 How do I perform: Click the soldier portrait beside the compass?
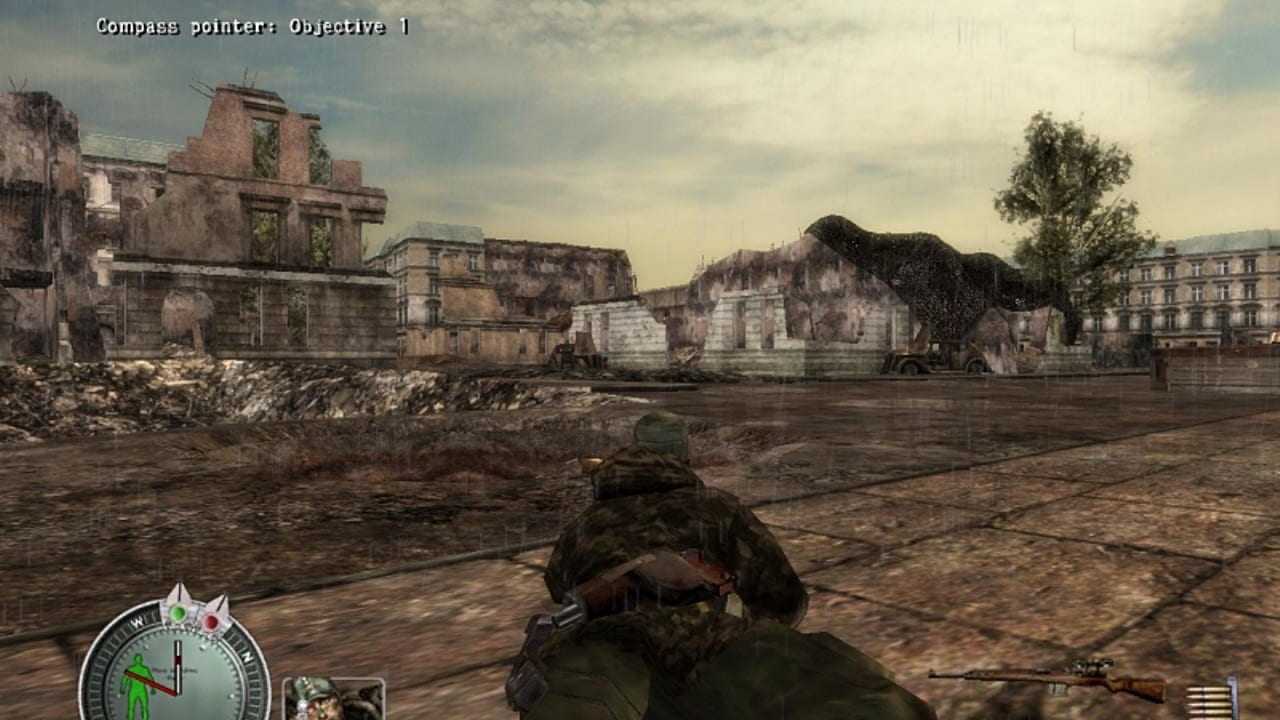click(x=333, y=698)
